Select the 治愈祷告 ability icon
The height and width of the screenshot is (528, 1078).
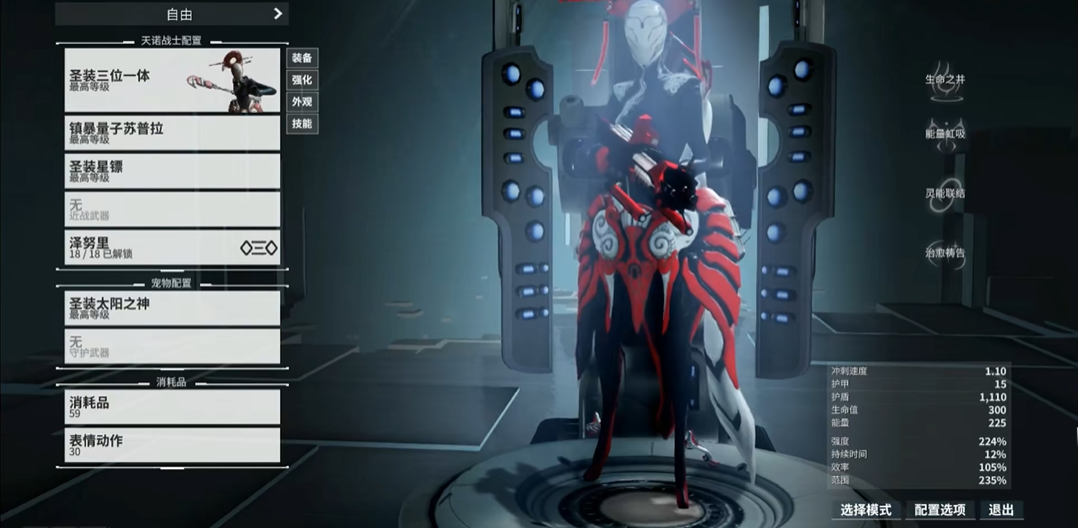945,253
